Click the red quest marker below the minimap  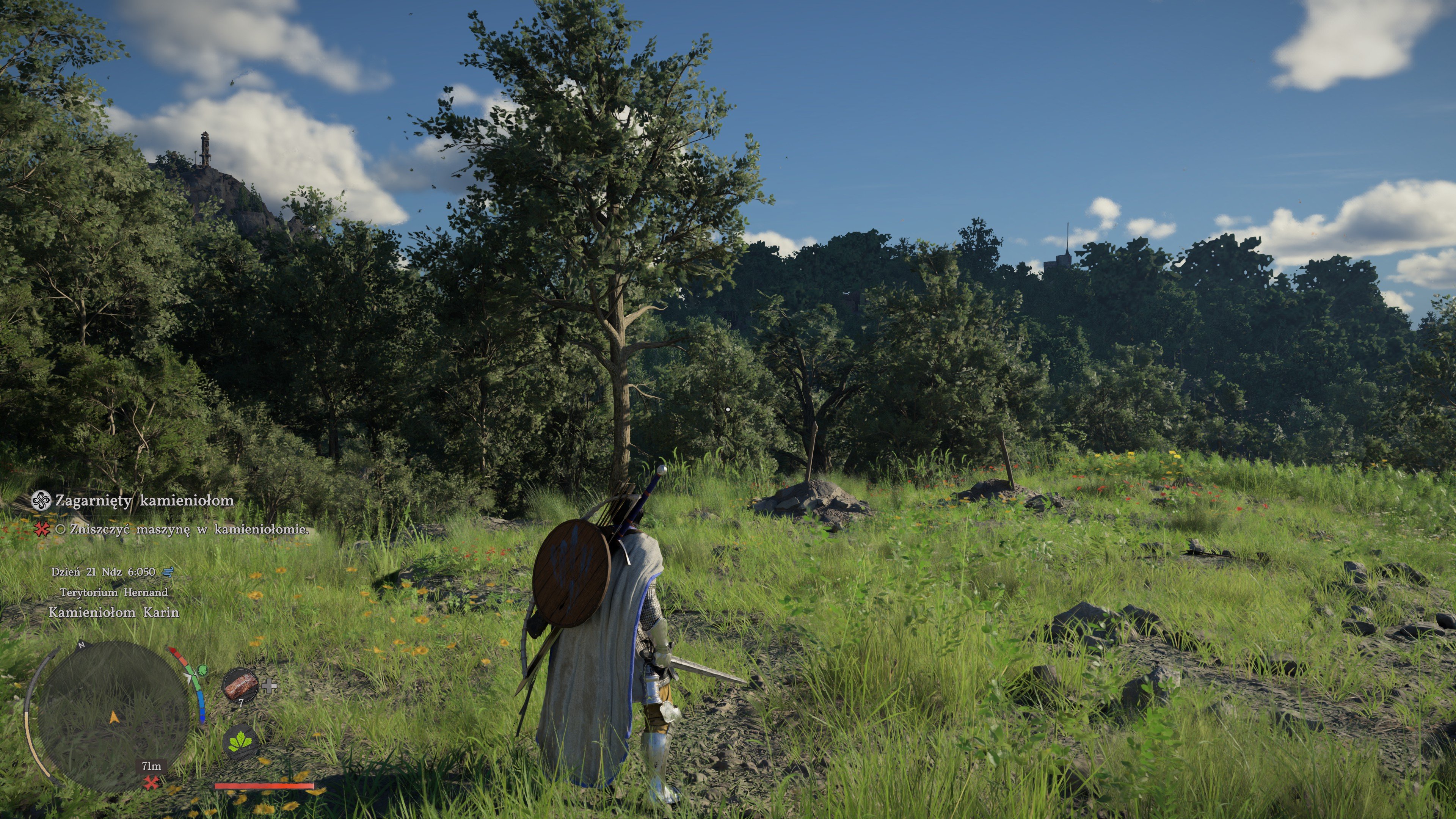coord(151,783)
